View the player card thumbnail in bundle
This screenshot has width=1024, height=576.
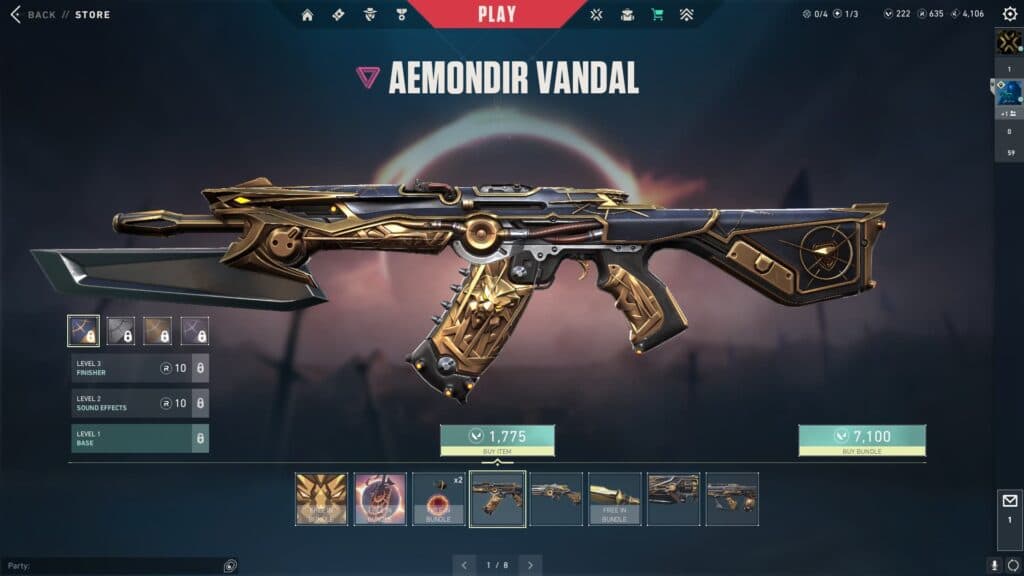[321, 498]
